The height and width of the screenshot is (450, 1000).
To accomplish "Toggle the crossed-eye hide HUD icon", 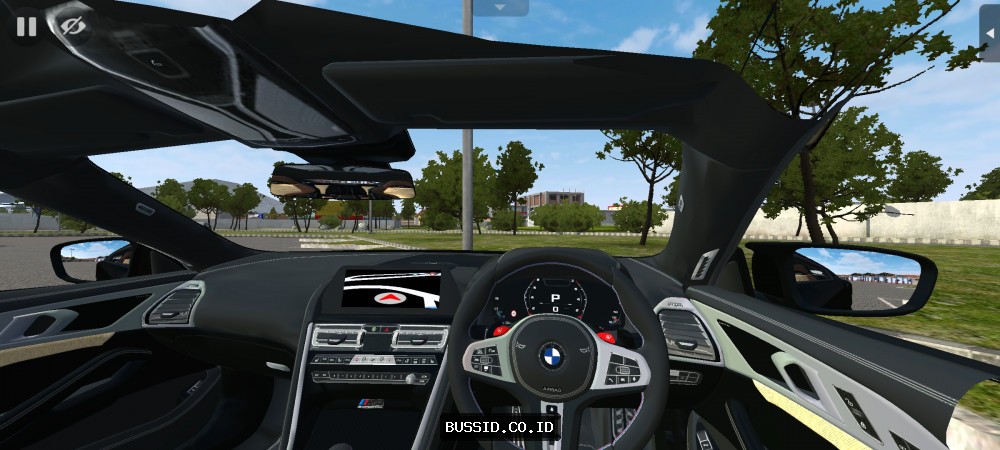I will coord(71,26).
